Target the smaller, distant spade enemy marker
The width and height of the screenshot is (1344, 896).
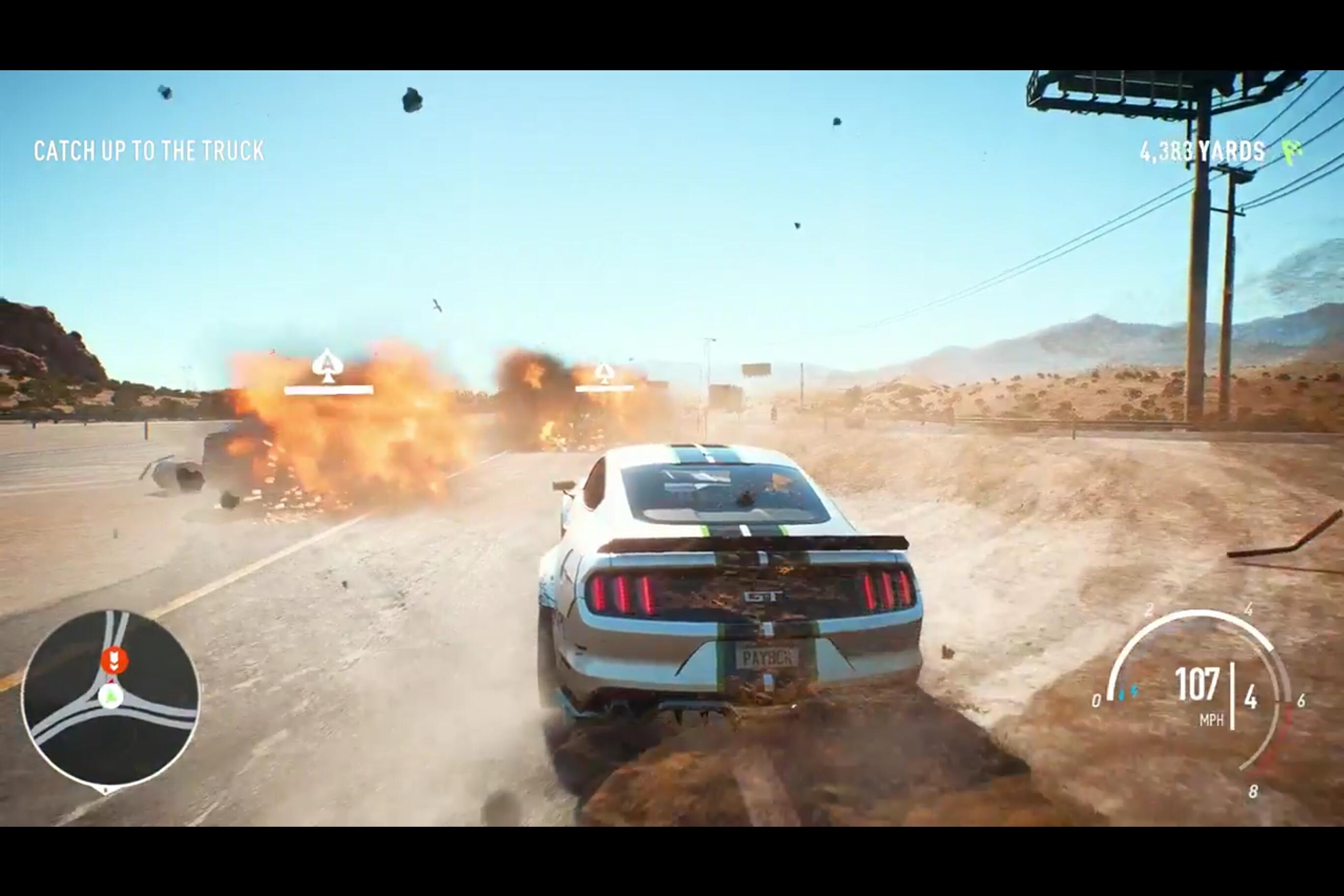click(605, 373)
